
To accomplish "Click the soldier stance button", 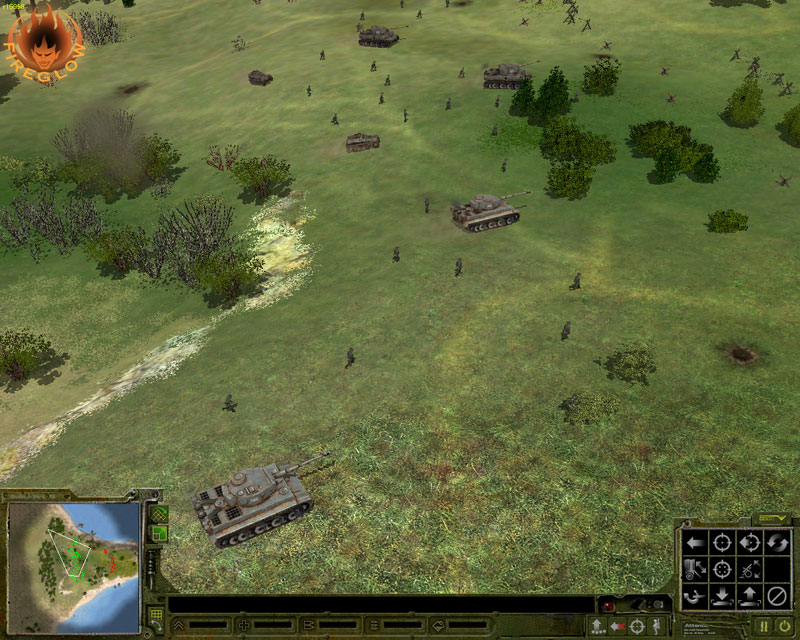I will click(655, 627).
